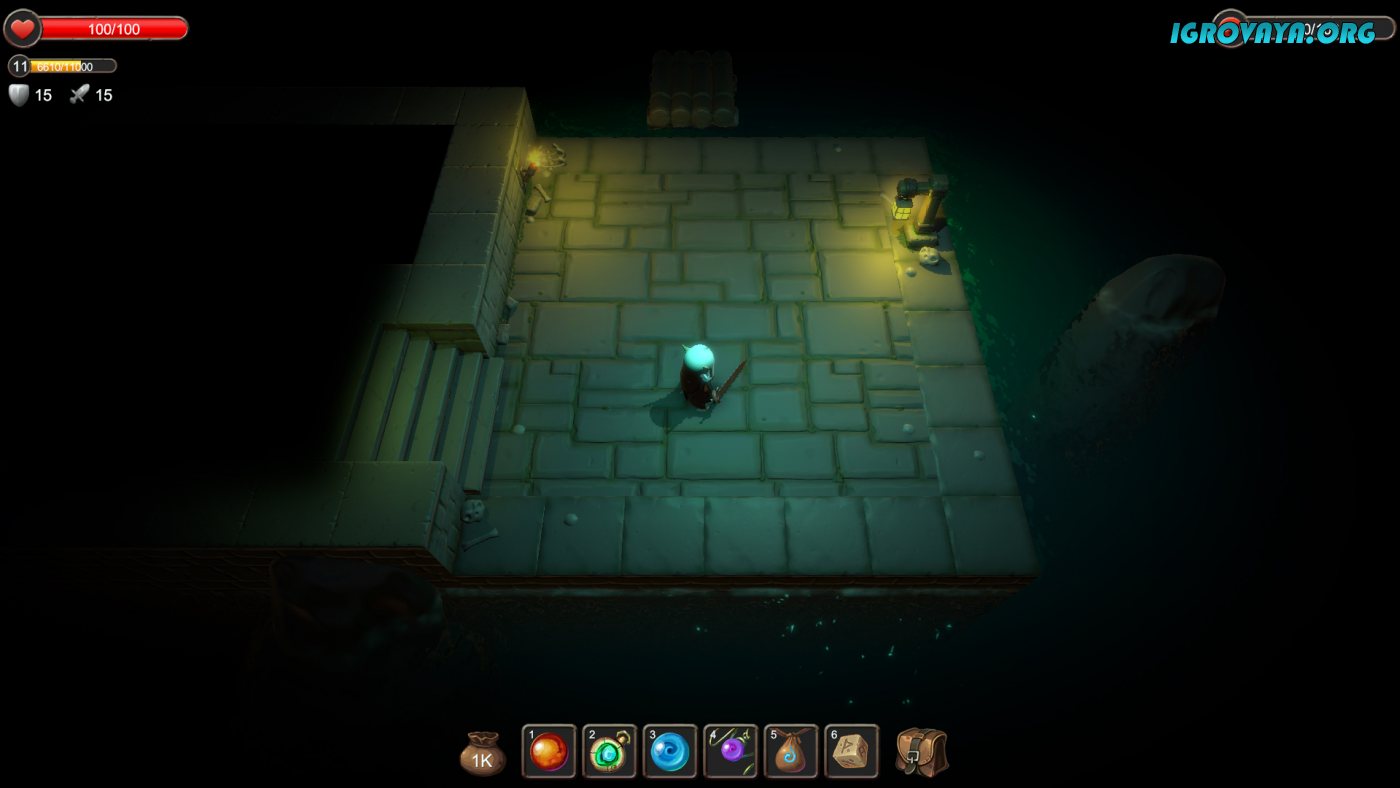Choose the brown rune pouch in slot 5
Screen dimensions: 1400x788
click(791, 751)
